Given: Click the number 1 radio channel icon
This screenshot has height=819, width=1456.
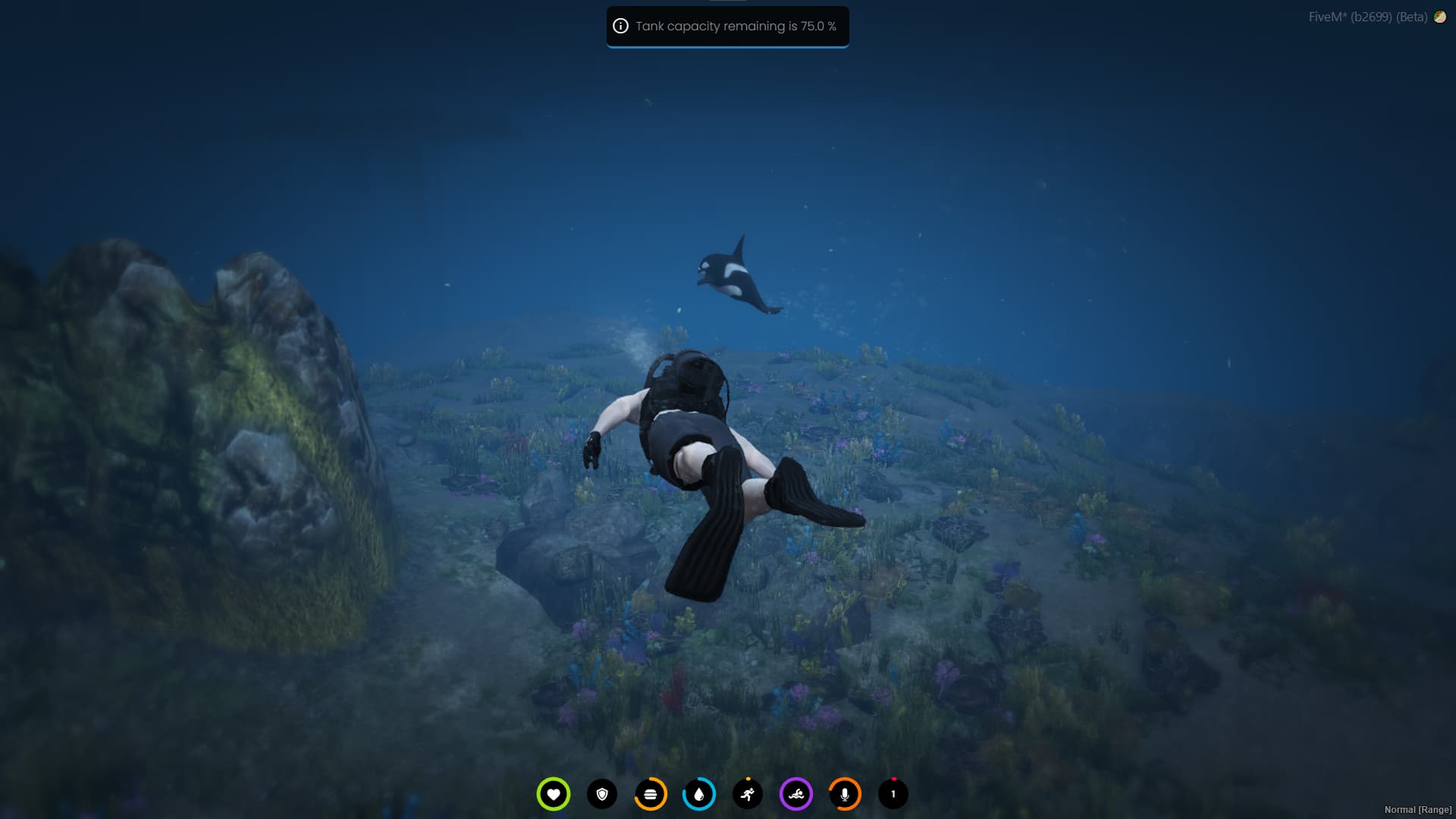Looking at the screenshot, I should (893, 794).
